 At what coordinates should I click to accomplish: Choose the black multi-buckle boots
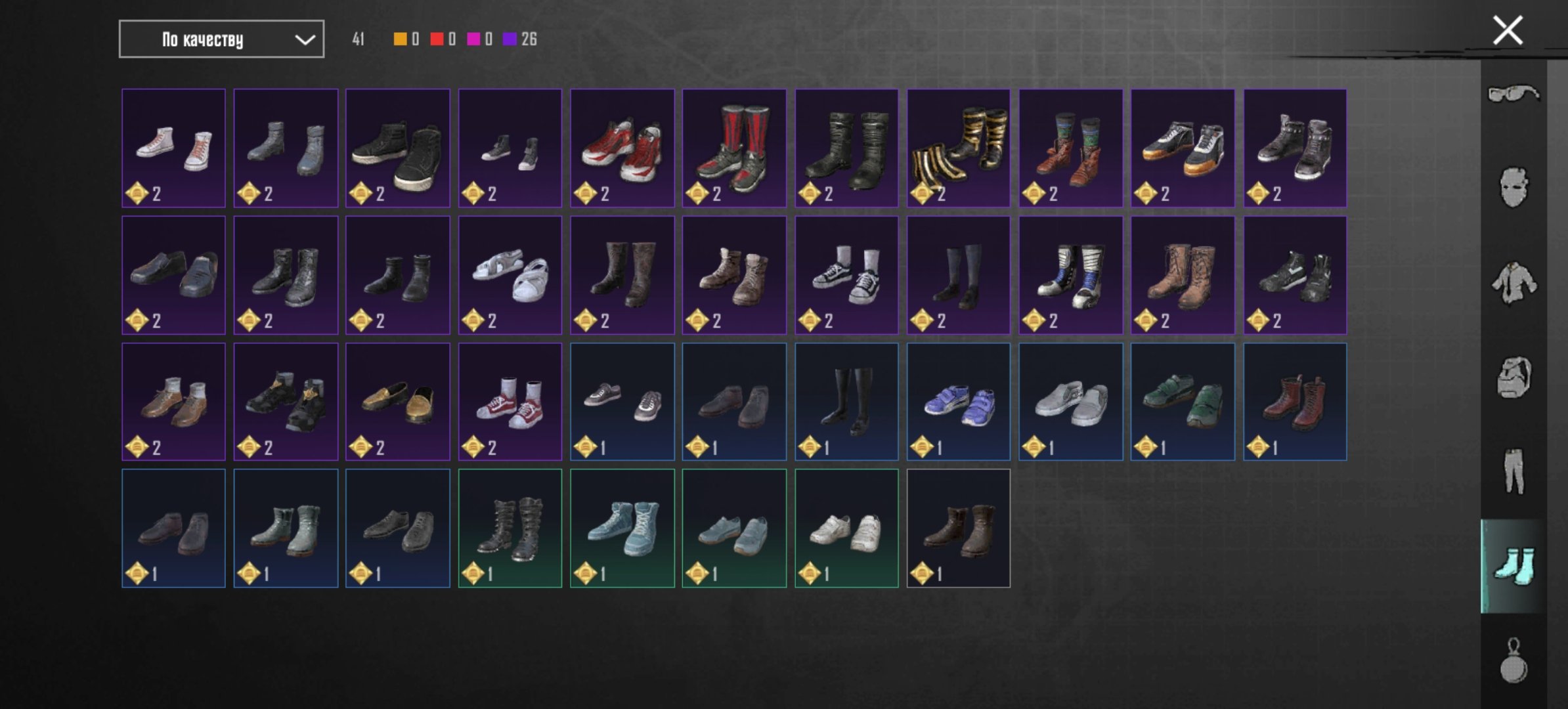(510, 528)
